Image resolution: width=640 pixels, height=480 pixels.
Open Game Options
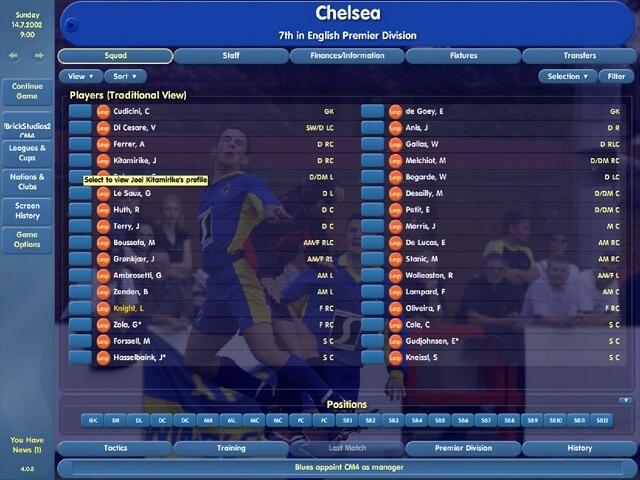(x=27, y=239)
